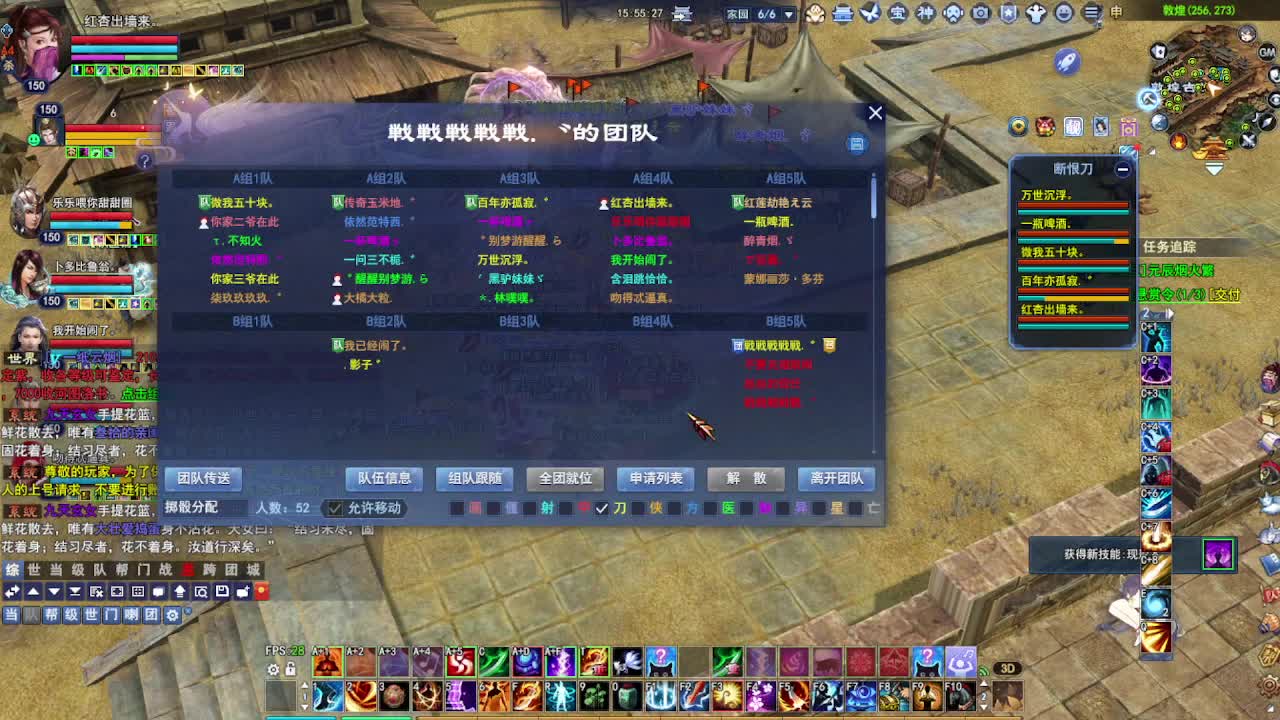Collapse the 断恨刀 target panel
The width and height of the screenshot is (1280, 720).
coord(1122,170)
